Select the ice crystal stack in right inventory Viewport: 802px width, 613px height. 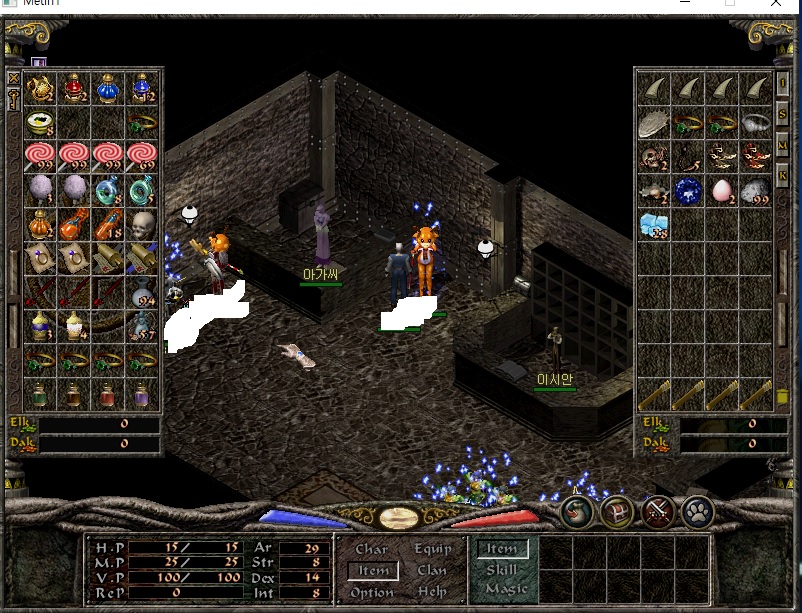tap(653, 224)
